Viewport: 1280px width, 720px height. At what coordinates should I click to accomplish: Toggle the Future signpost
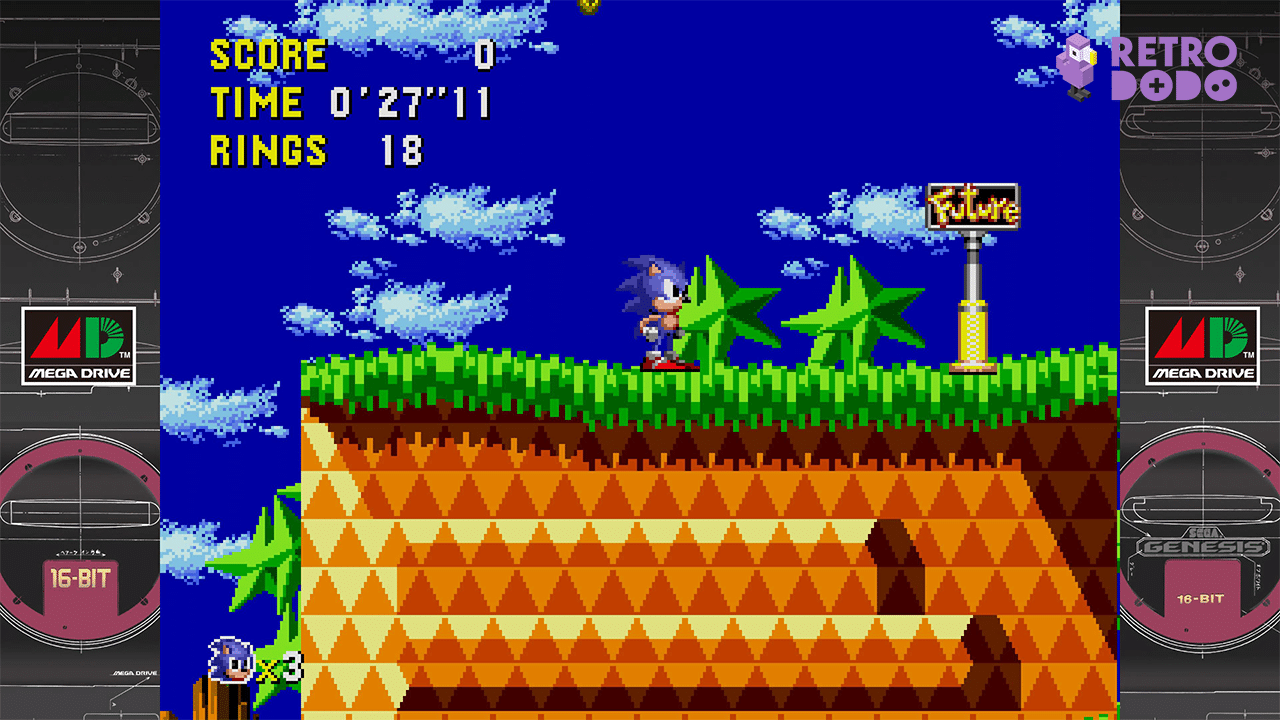point(972,205)
